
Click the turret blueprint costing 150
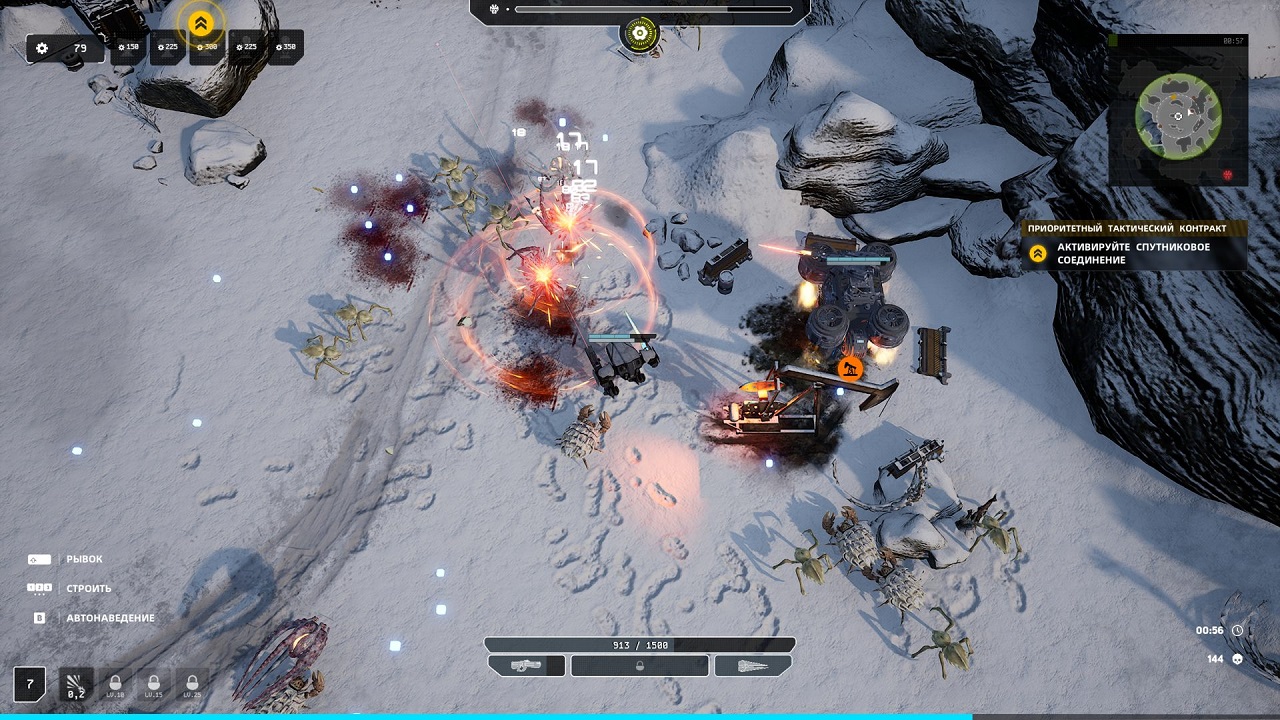[x=129, y=47]
